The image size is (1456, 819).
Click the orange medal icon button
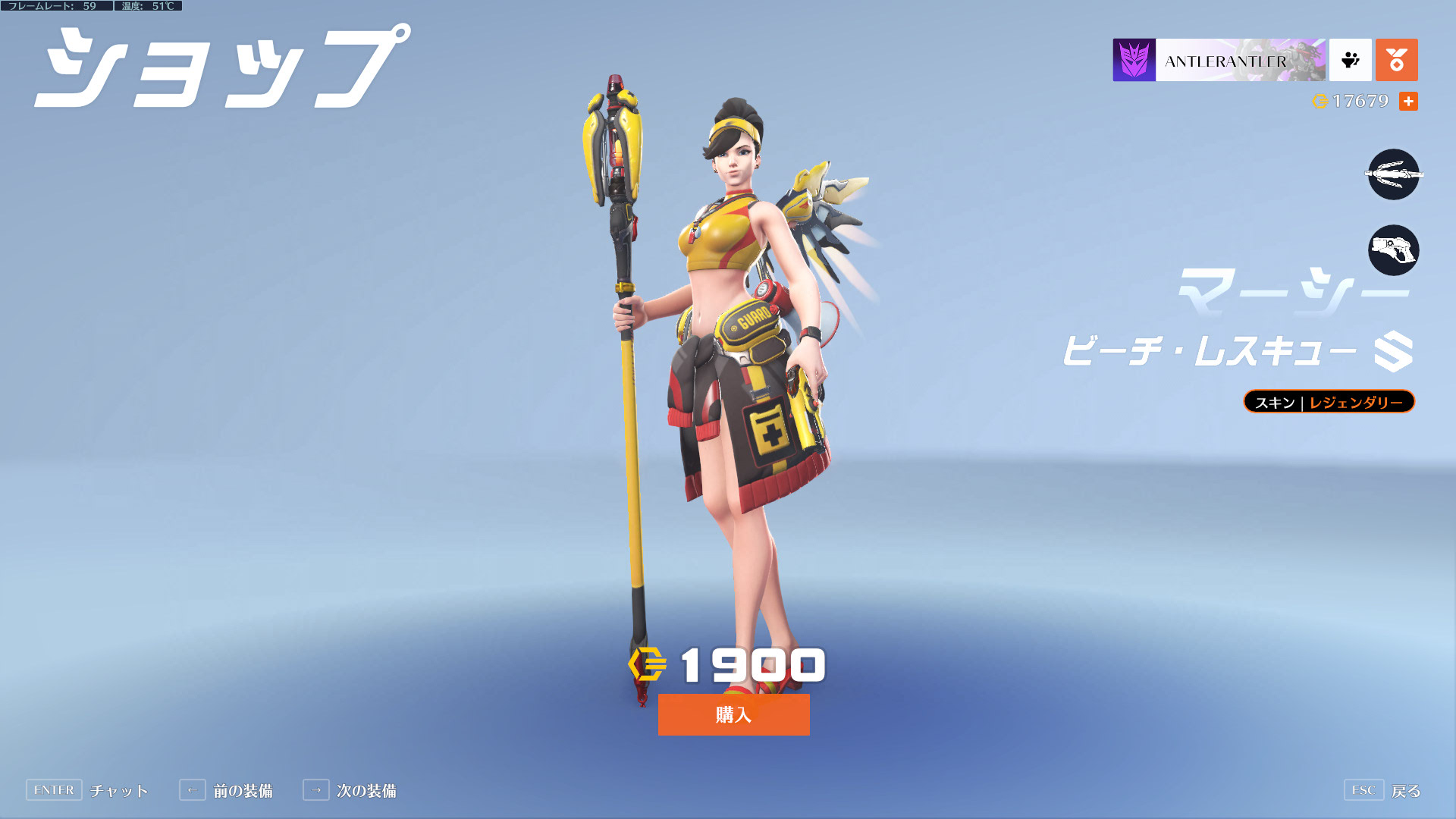(x=1396, y=60)
